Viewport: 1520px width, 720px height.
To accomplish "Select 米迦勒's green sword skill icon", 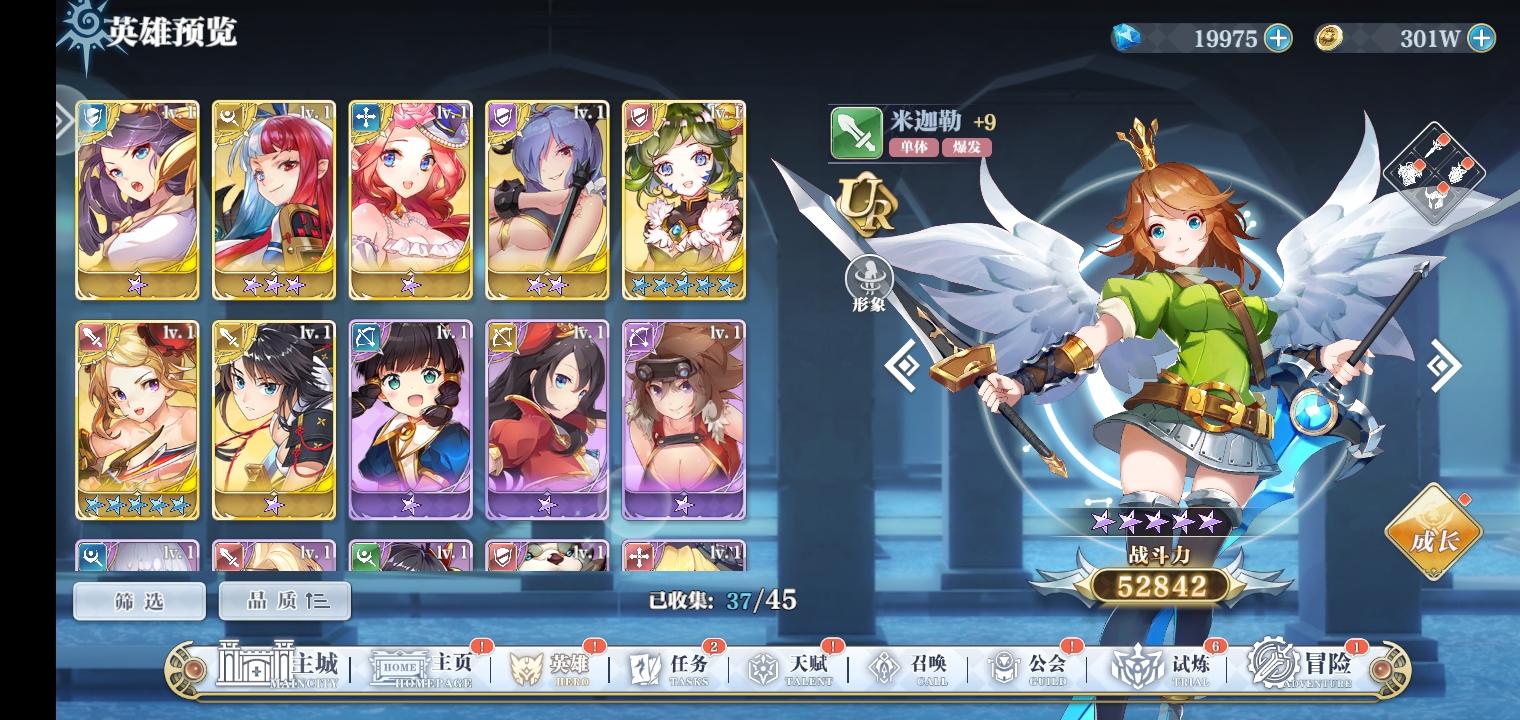I will tap(857, 131).
